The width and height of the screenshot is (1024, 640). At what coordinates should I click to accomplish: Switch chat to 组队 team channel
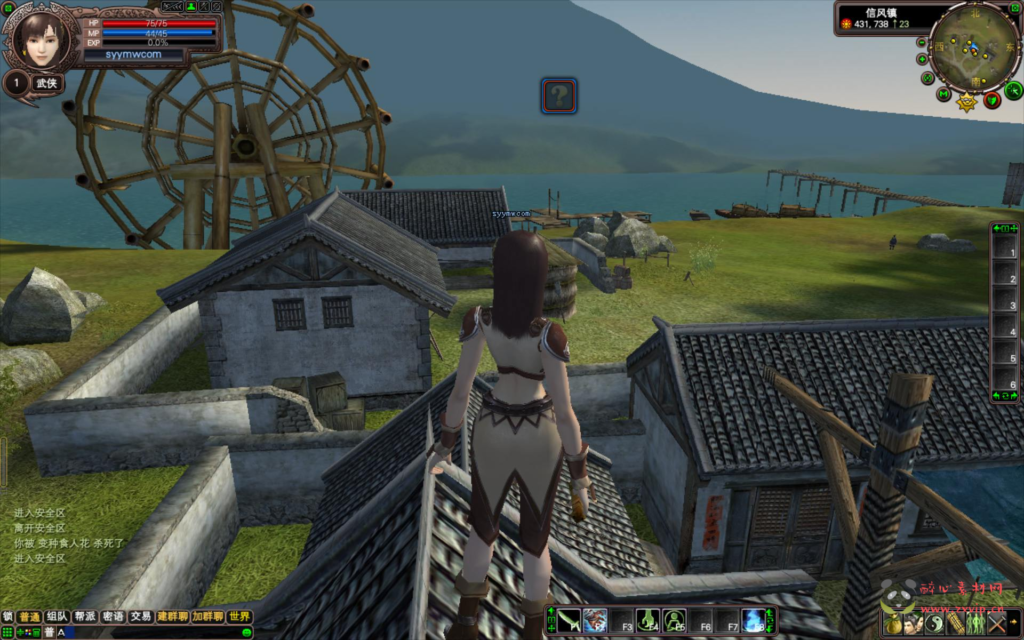click(58, 617)
